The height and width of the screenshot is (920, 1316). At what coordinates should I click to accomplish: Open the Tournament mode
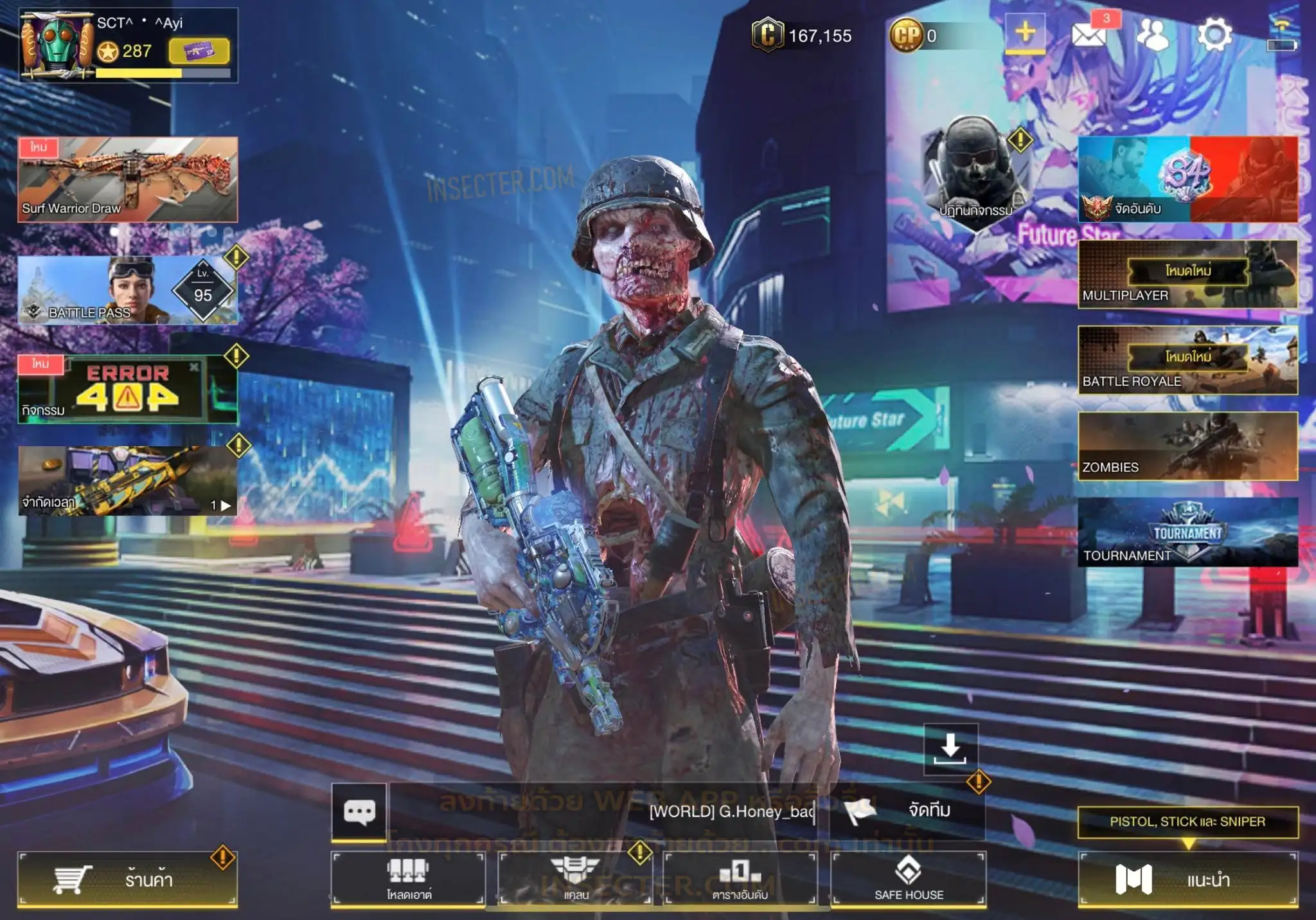point(1187,532)
